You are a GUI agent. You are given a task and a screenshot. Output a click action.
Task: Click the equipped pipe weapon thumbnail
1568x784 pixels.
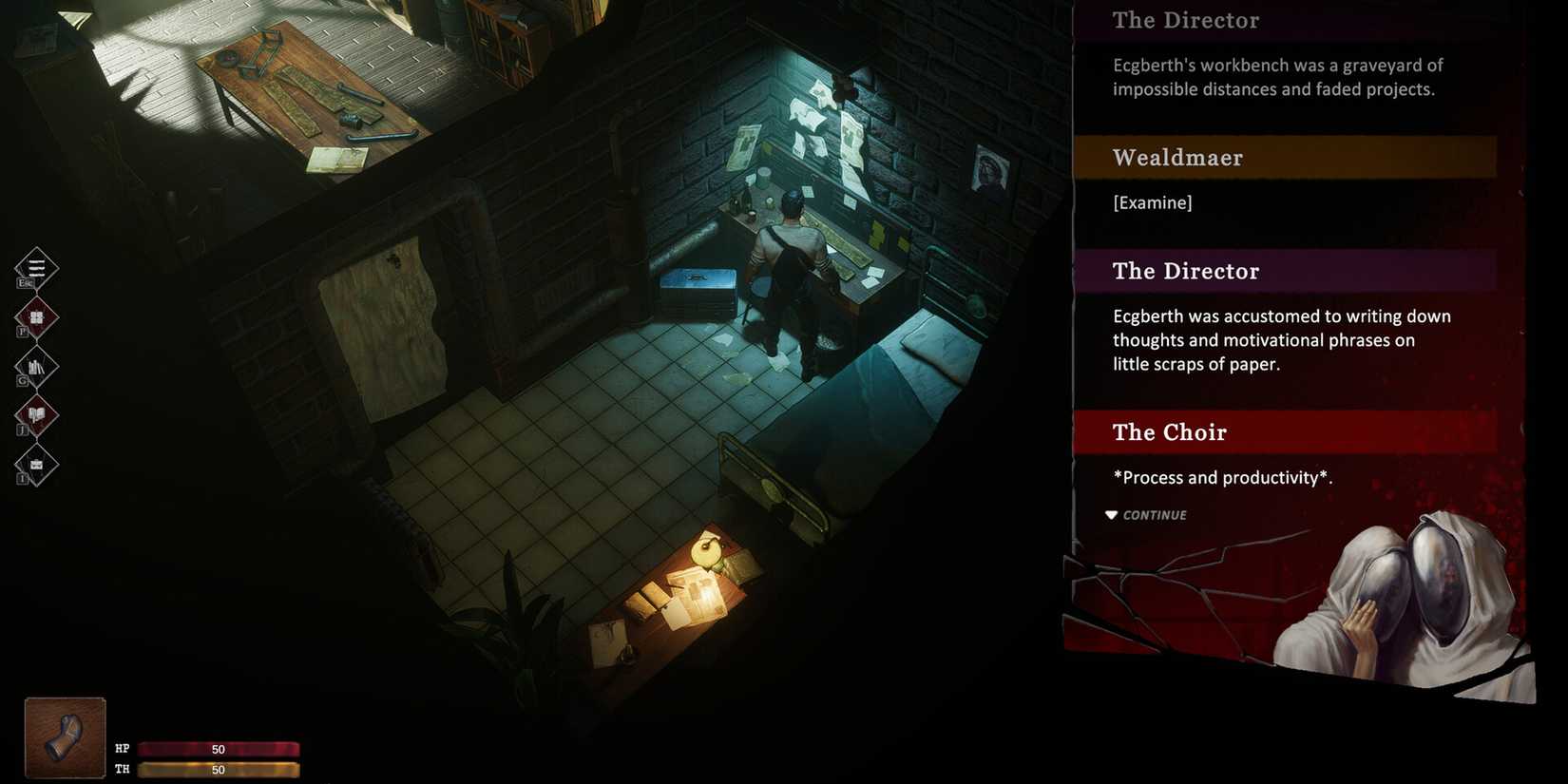coord(64,736)
